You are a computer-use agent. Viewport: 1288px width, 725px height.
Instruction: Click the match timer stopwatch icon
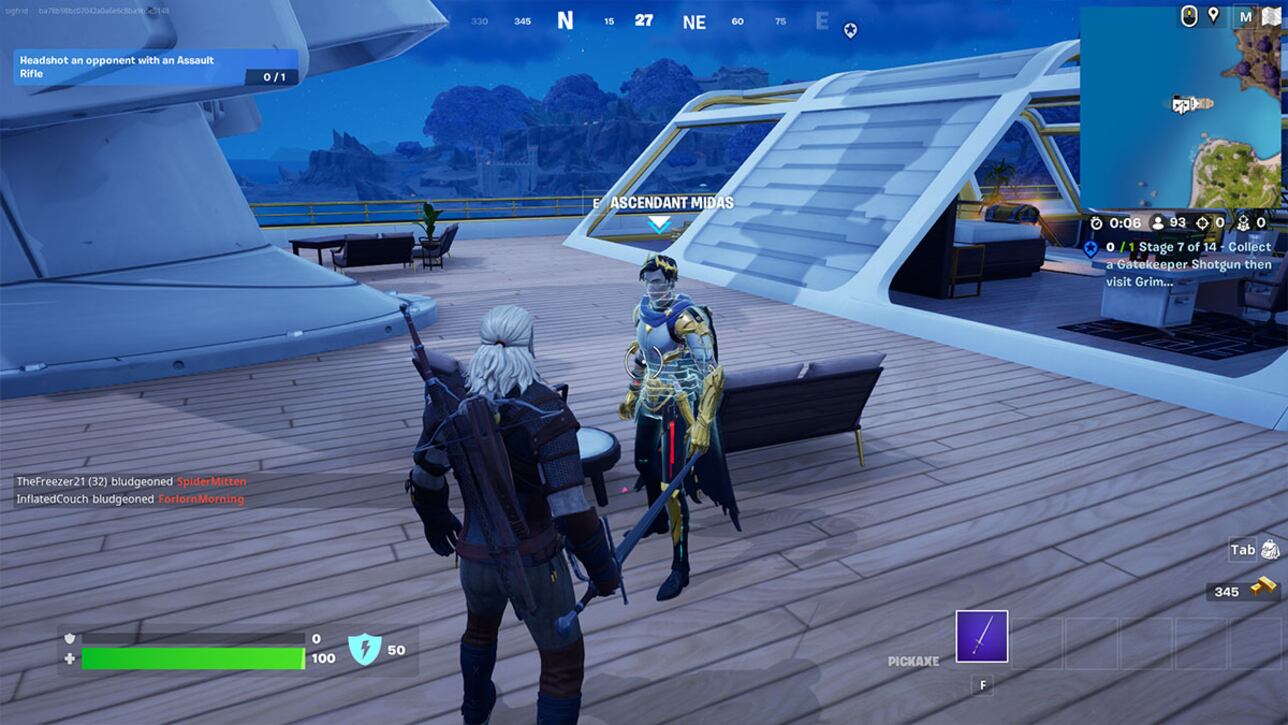click(x=1096, y=222)
